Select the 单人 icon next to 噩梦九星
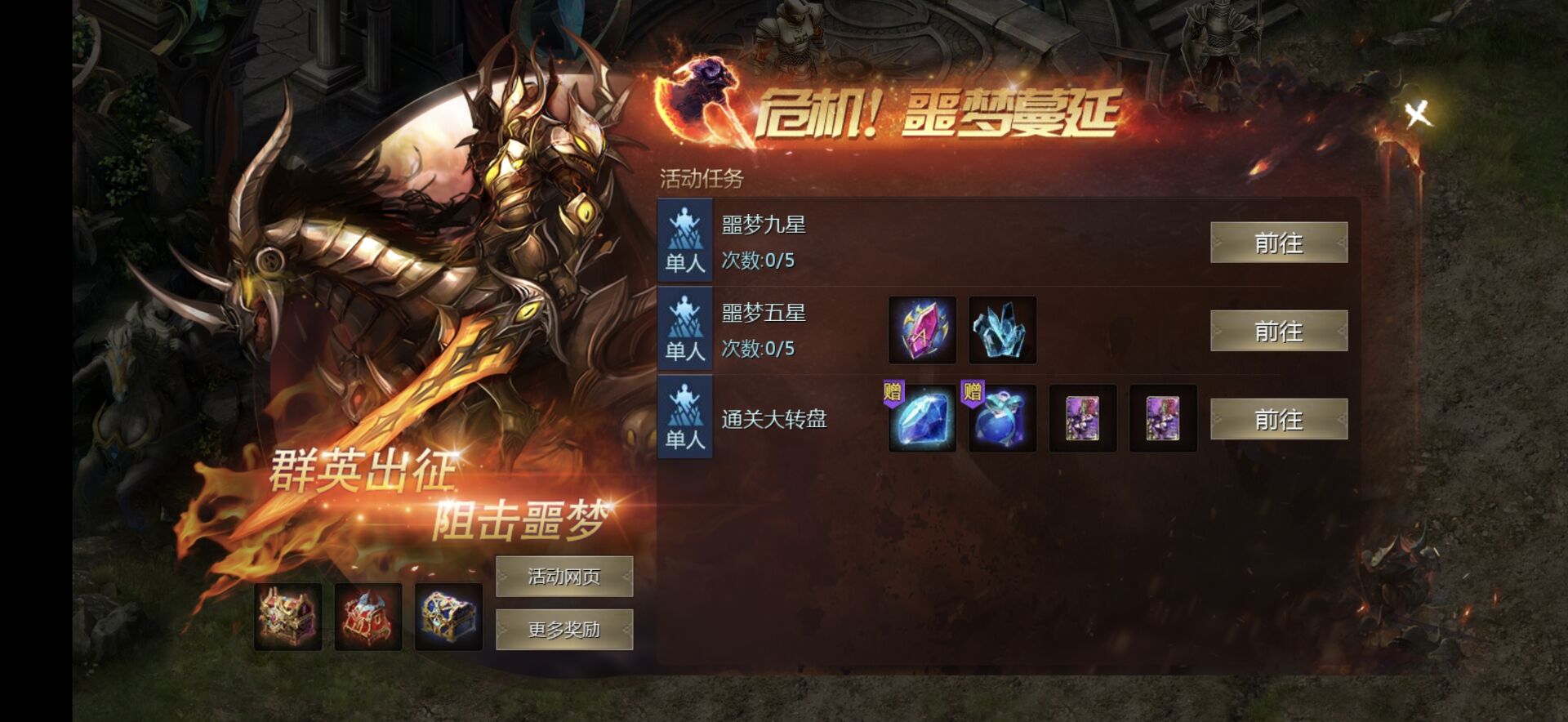1568x722 pixels. click(684, 243)
